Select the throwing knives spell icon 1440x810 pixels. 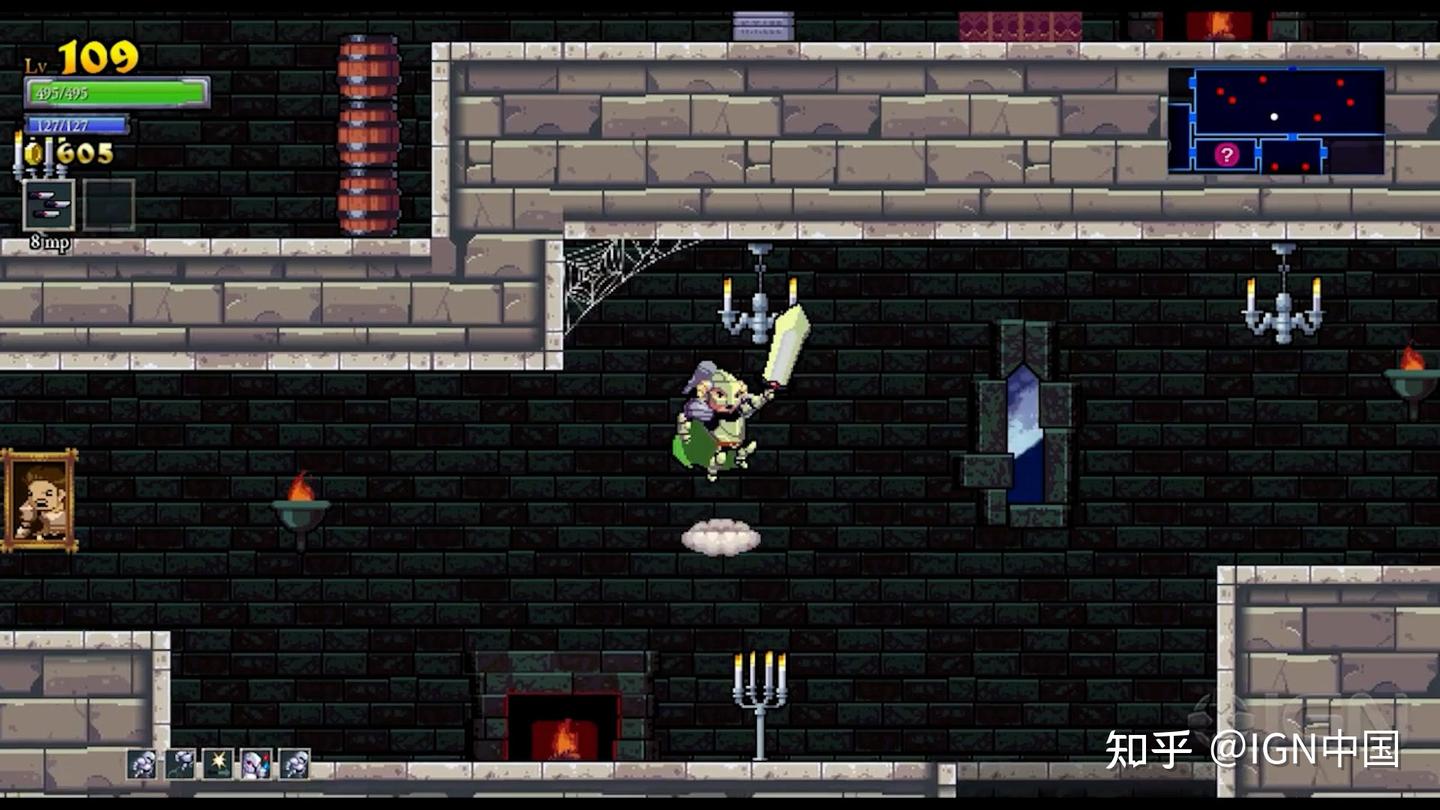click(x=50, y=207)
